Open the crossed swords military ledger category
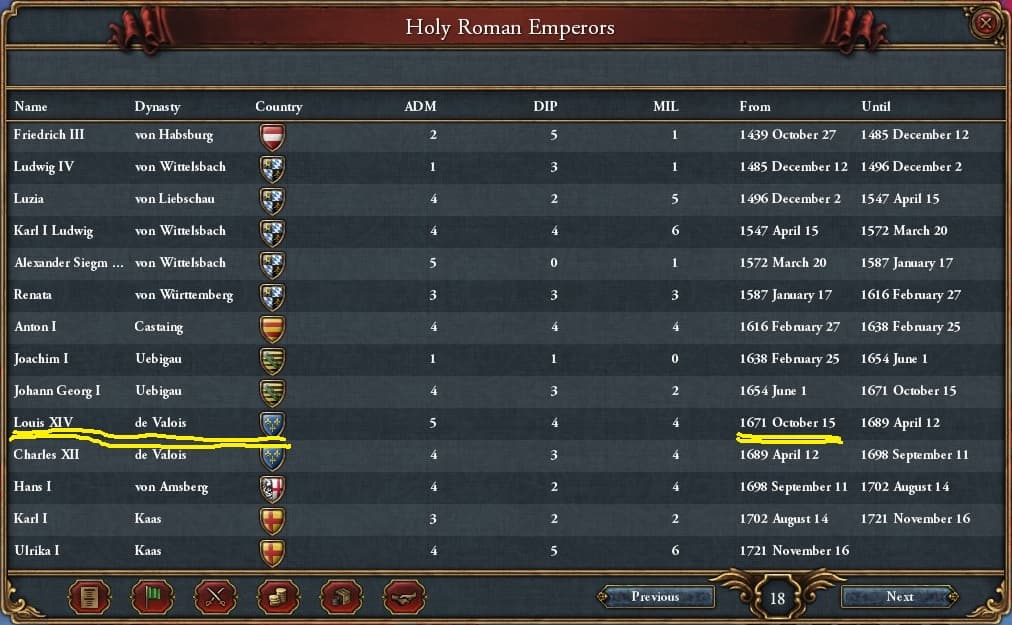Screen dimensions: 1012x625 click(x=215, y=598)
